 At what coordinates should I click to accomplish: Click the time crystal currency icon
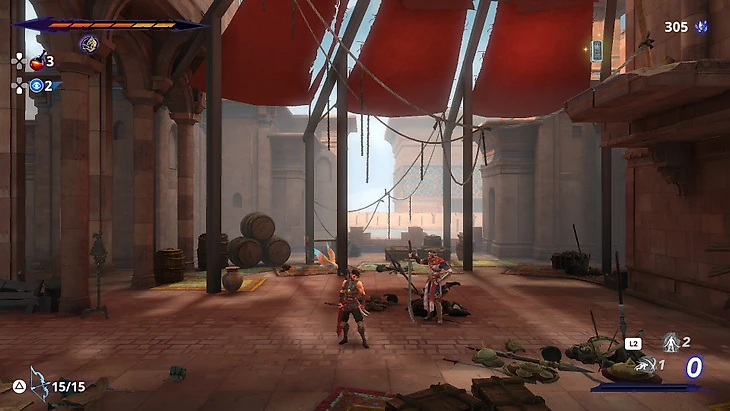point(702,26)
